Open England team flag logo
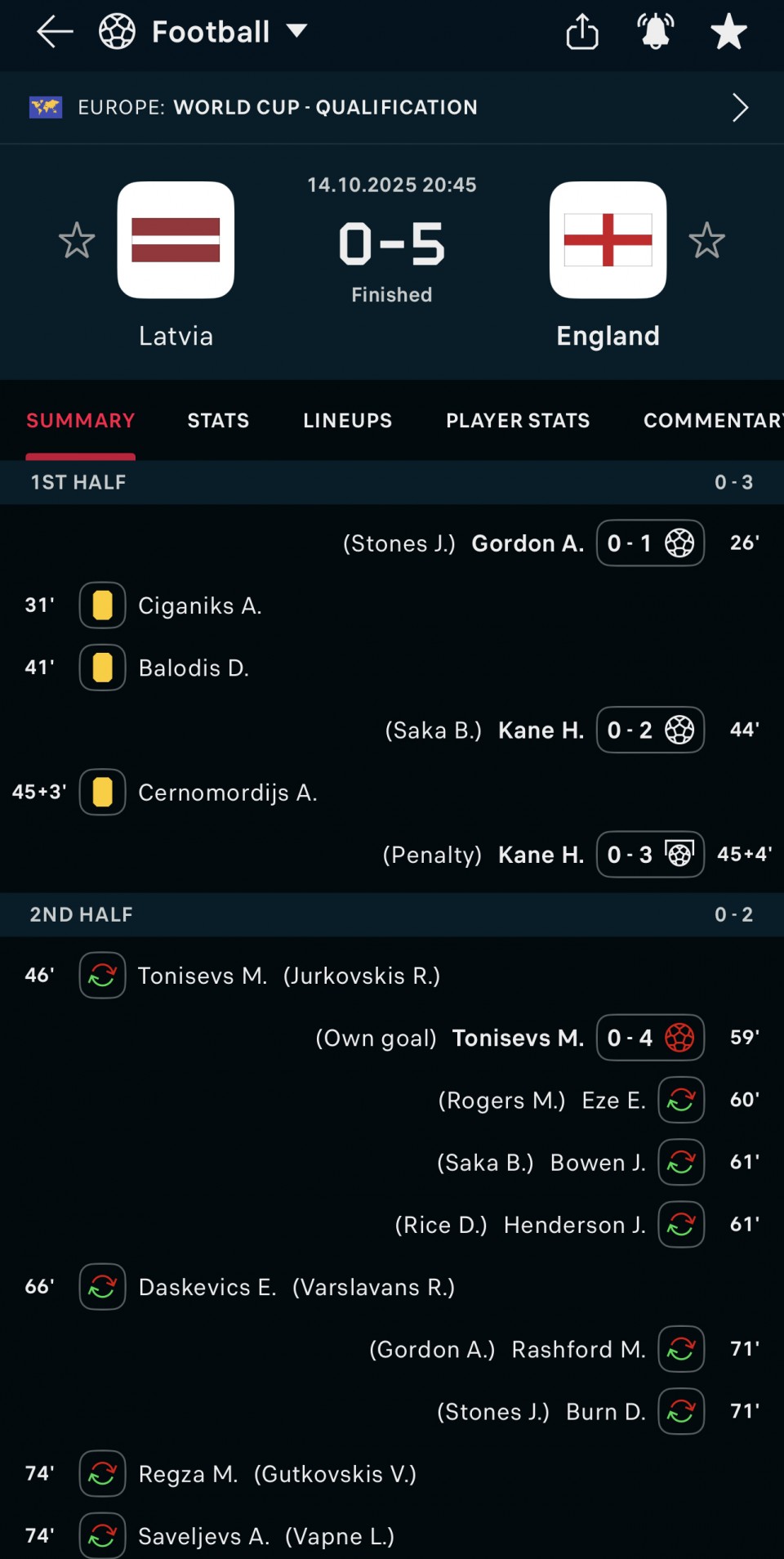The width and height of the screenshot is (784, 1559). (x=608, y=240)
